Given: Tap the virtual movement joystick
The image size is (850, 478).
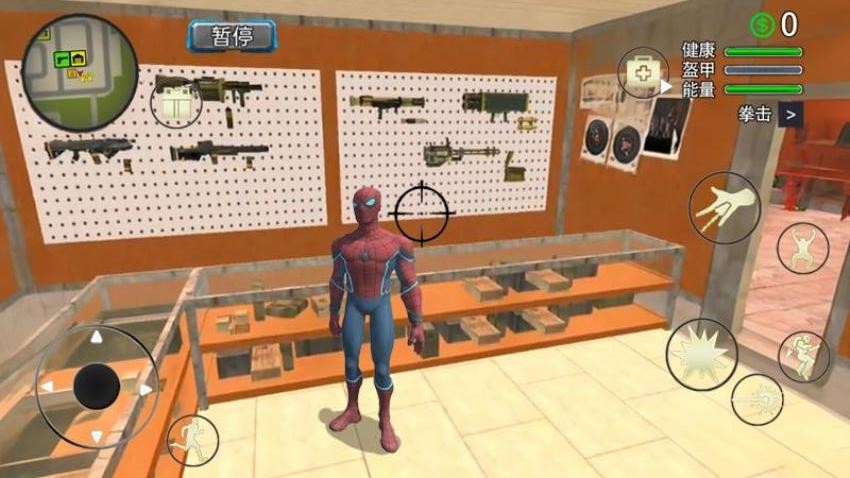Looking at the screenshot, I should [97, 385].
